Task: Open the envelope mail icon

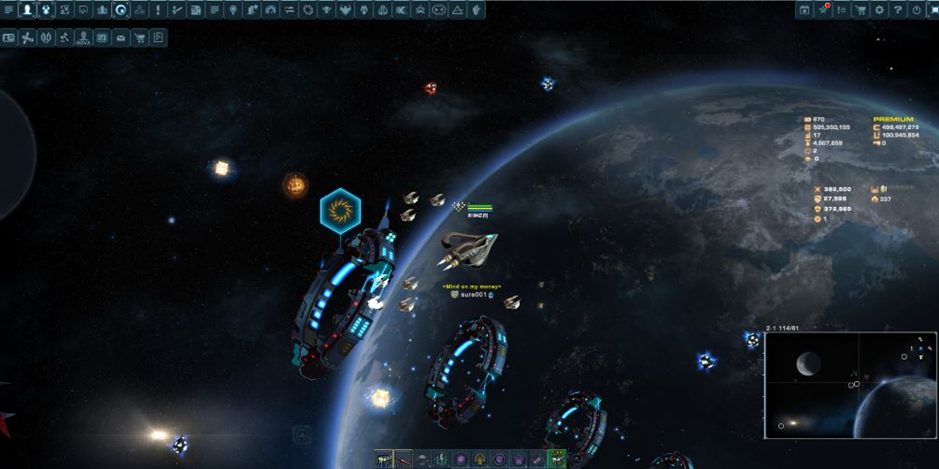Action: pyautogui.click(x=121, y=38)
